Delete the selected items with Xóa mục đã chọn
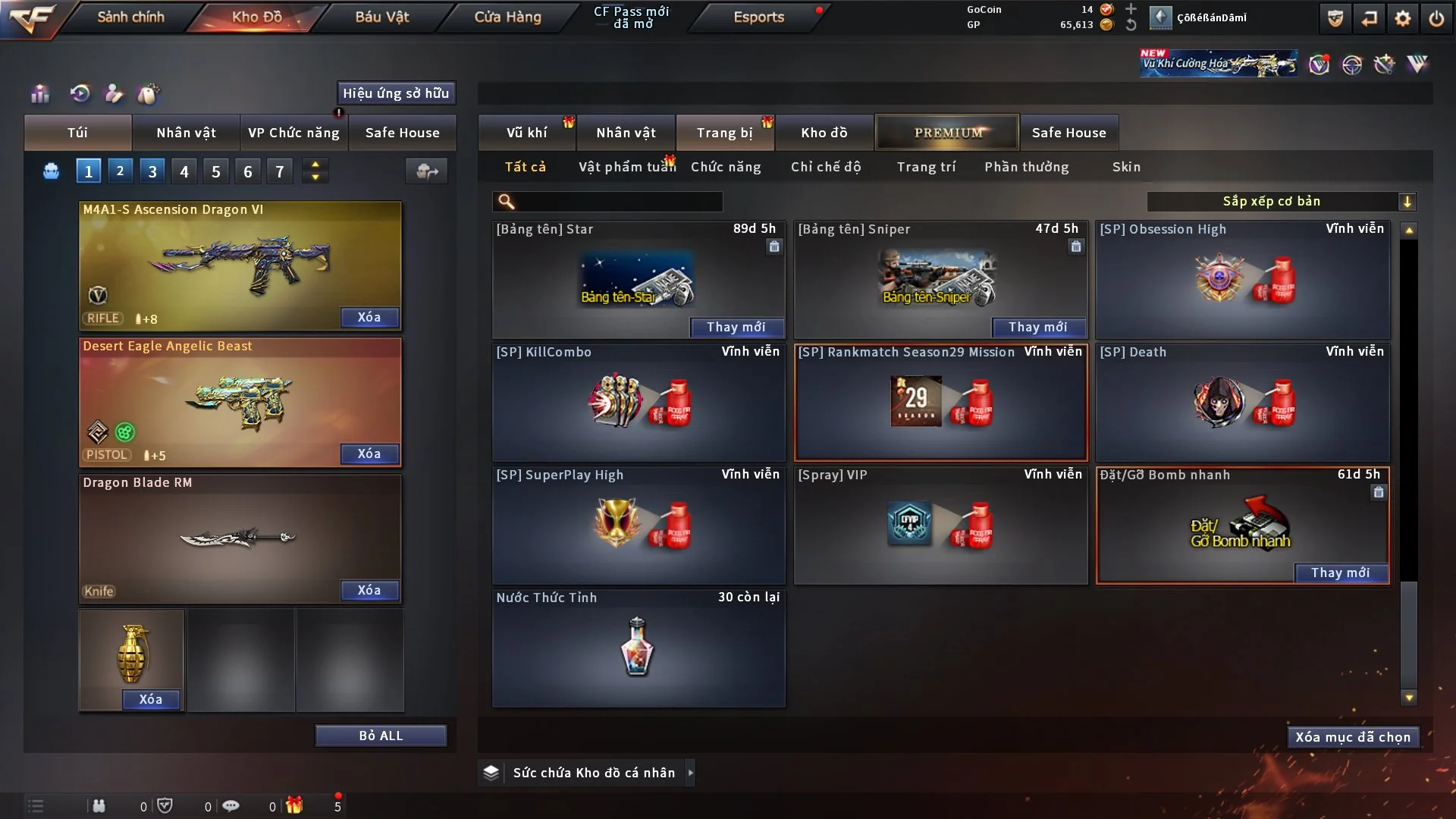The width and height of the screenshot is (1456, 819). click(1353, 737)
